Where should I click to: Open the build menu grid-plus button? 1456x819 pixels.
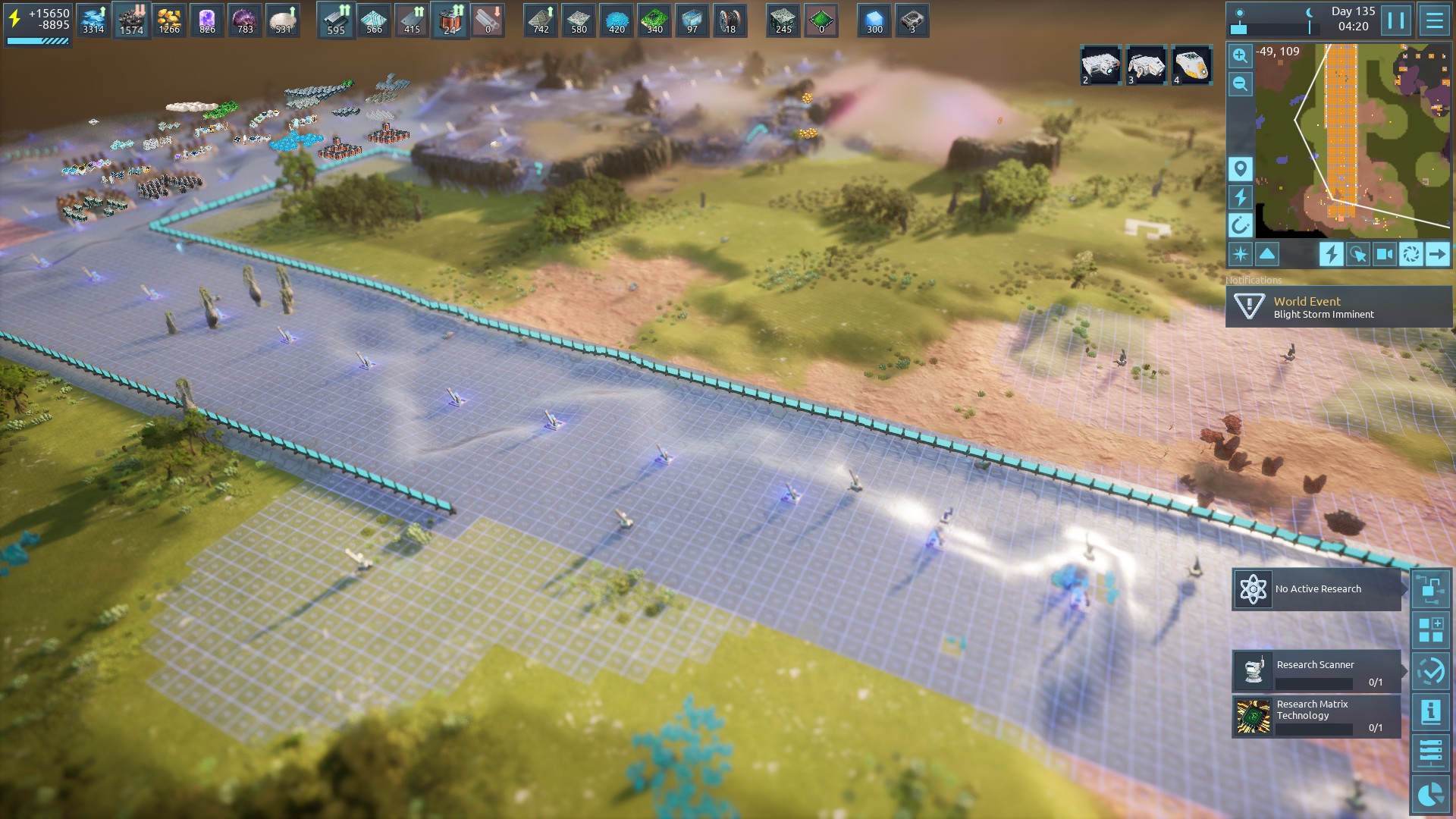point(1431,630)
